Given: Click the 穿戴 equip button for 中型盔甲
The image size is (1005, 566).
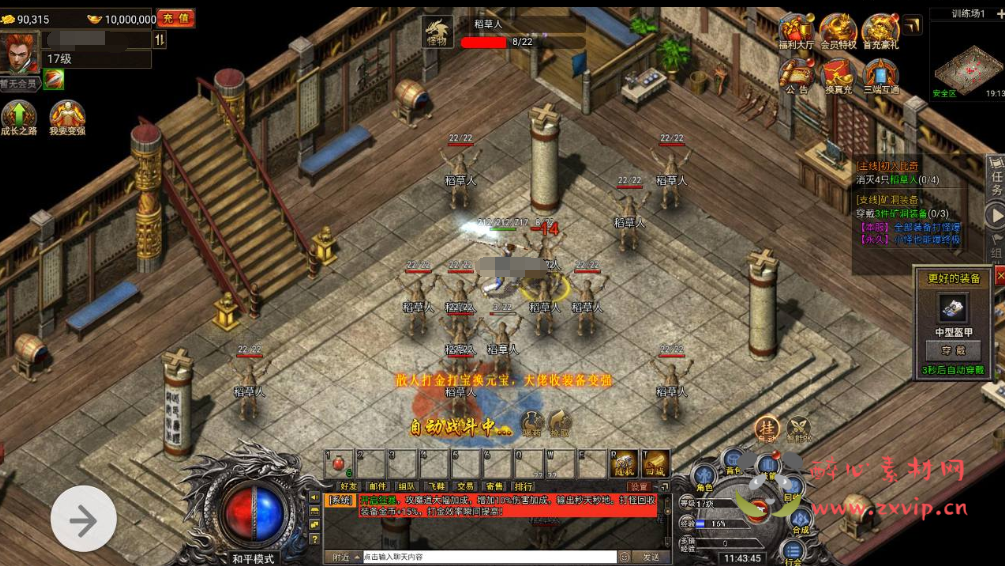Looking at the screenshot, I should coord(952,350).
